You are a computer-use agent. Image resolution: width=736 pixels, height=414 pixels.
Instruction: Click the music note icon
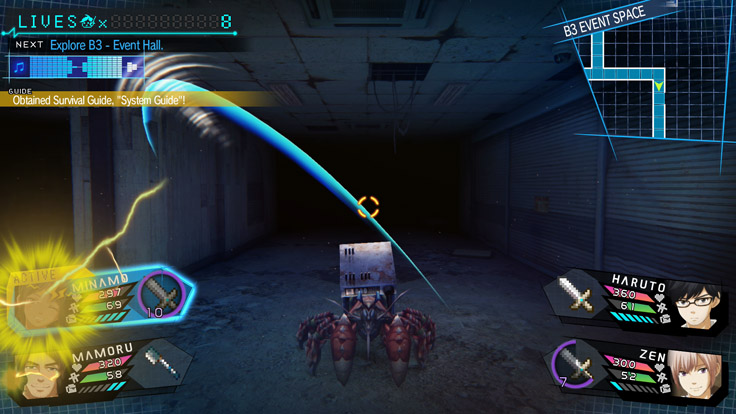[20, 67]
